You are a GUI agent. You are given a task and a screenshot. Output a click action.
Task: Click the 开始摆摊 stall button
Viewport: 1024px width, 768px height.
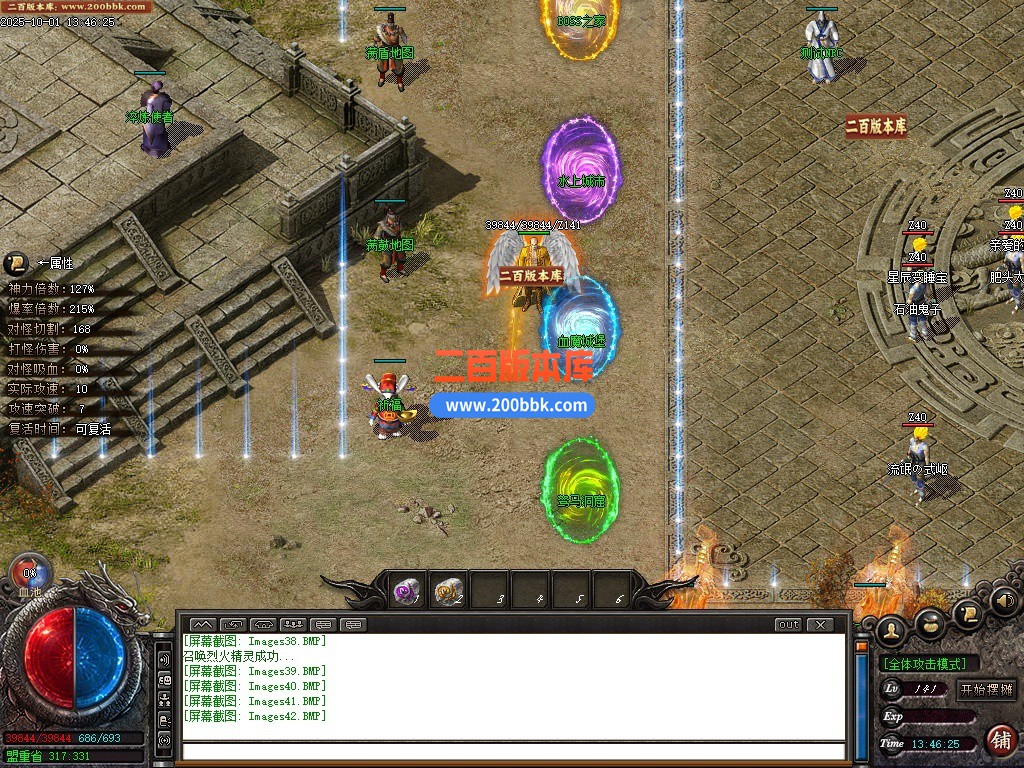coord(986,689)
